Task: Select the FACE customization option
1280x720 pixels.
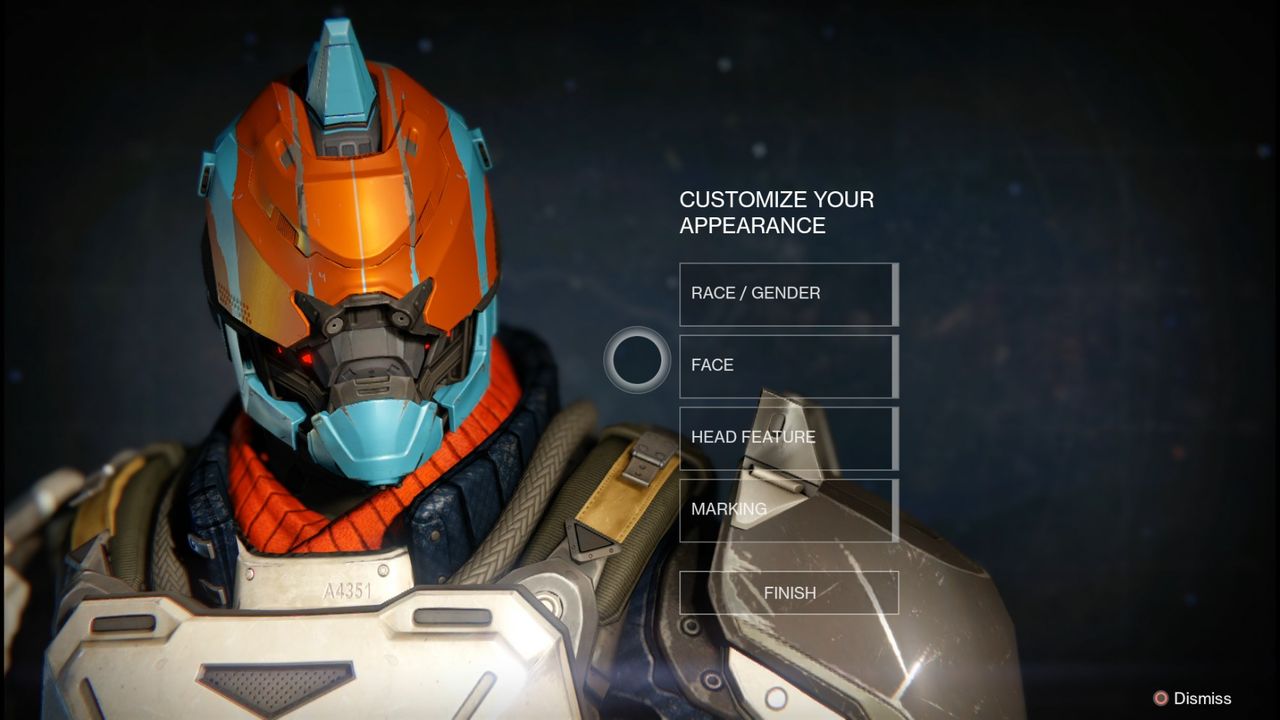Action: [x=788, y=365]
